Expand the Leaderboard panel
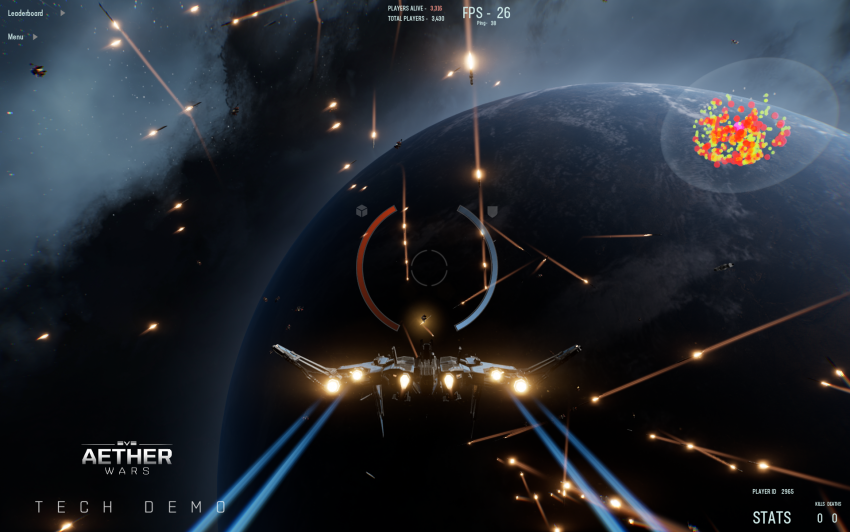 30,14
